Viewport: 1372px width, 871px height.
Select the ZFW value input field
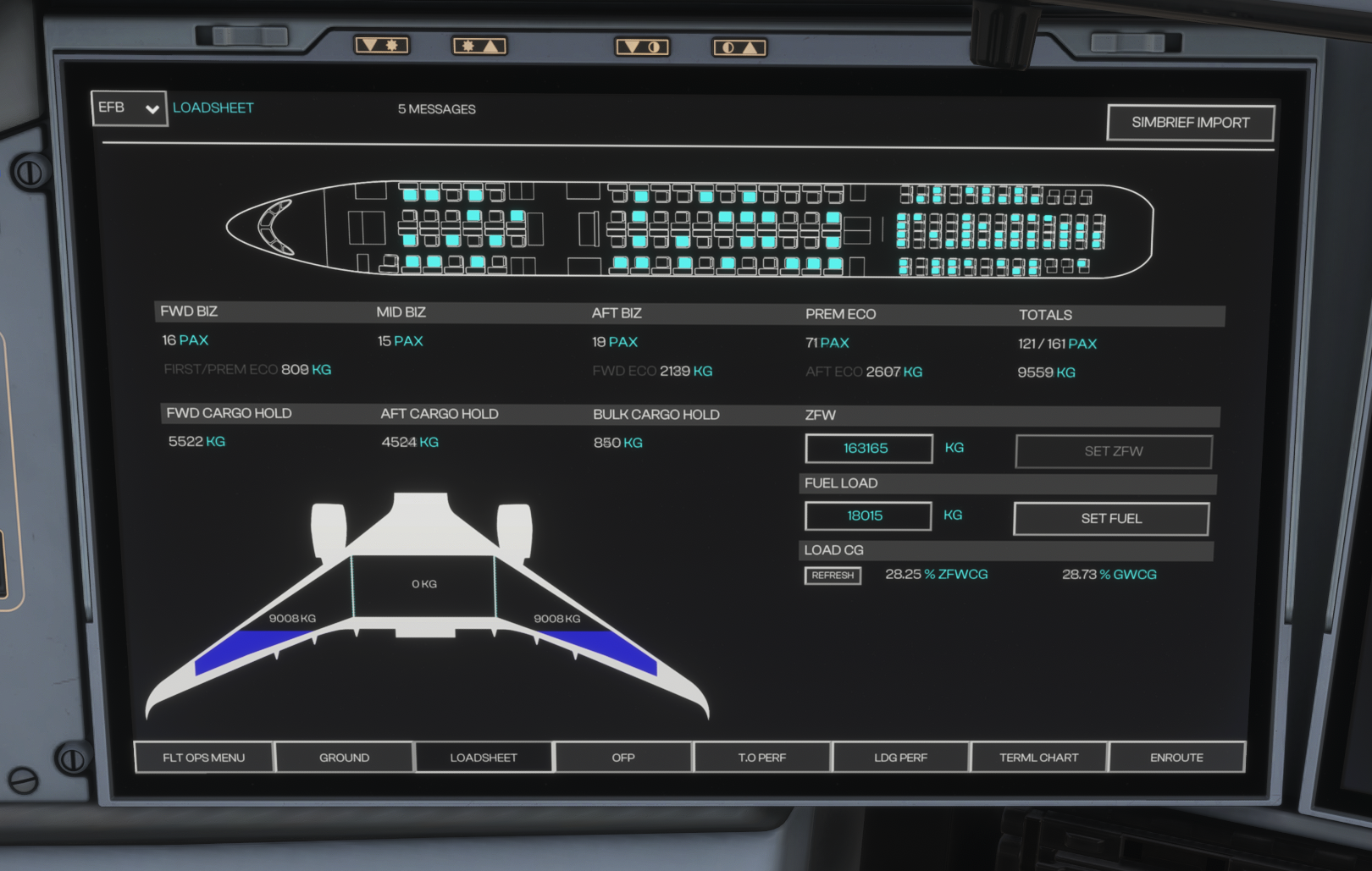click(868, 449)
